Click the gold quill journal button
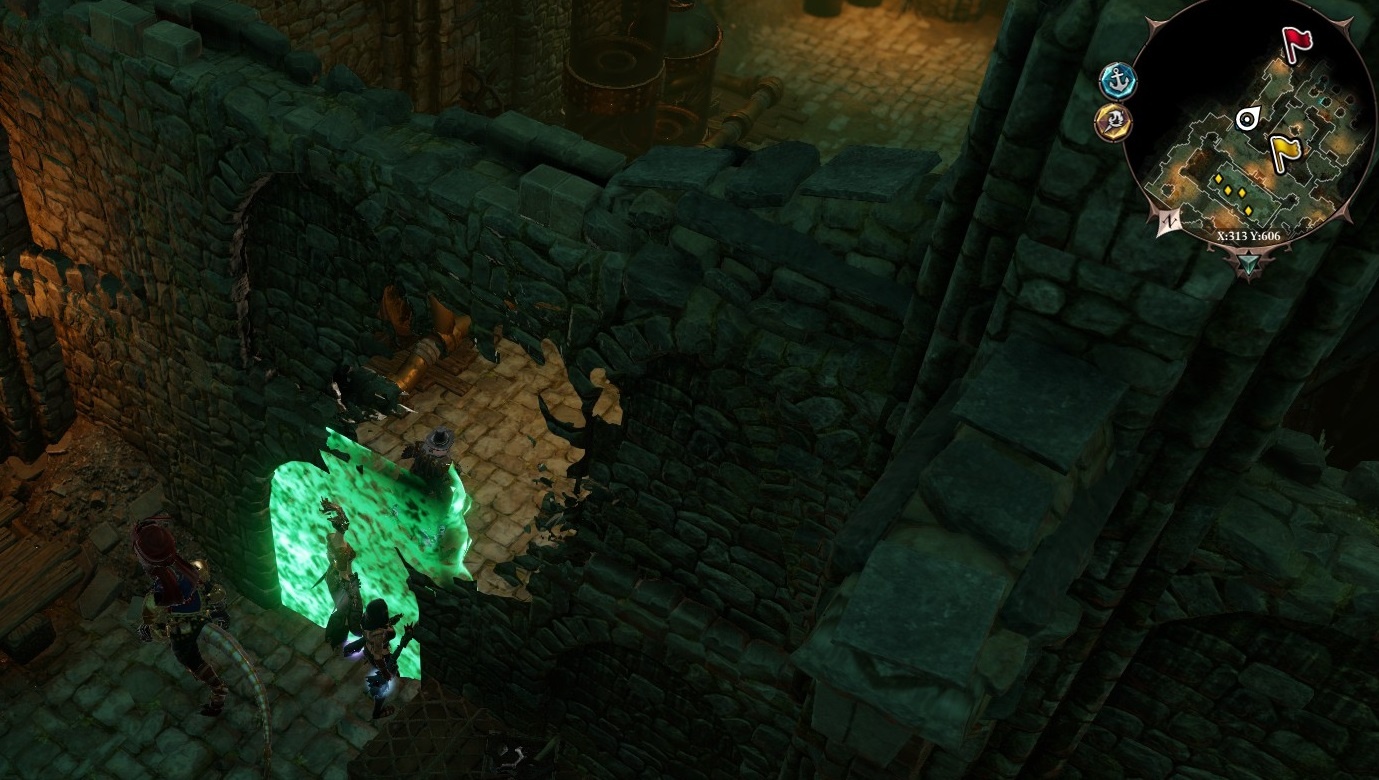1379x780 pixels. 1113,123
